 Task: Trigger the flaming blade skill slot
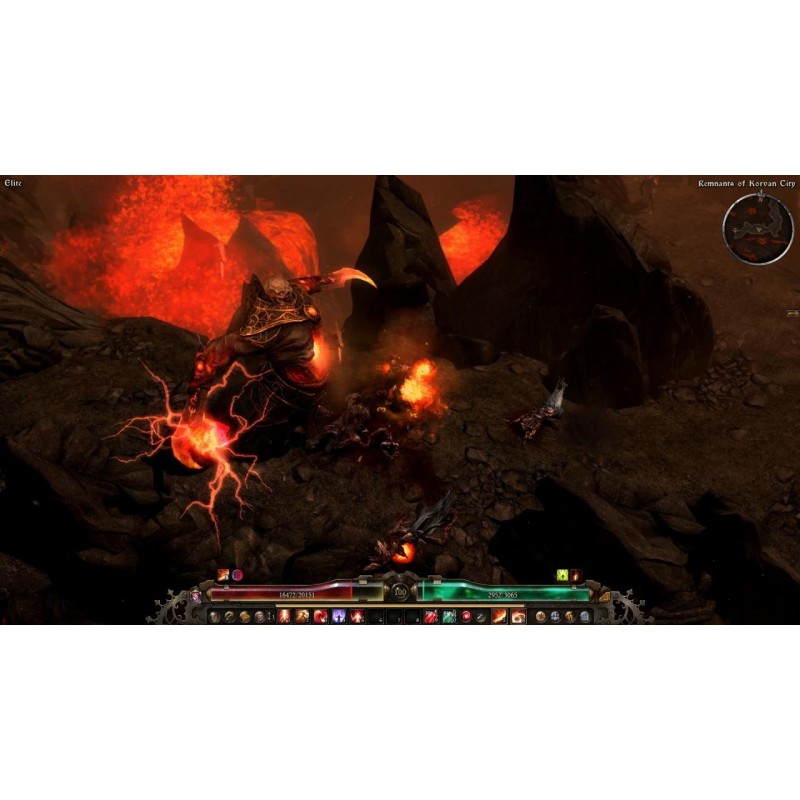498,617
